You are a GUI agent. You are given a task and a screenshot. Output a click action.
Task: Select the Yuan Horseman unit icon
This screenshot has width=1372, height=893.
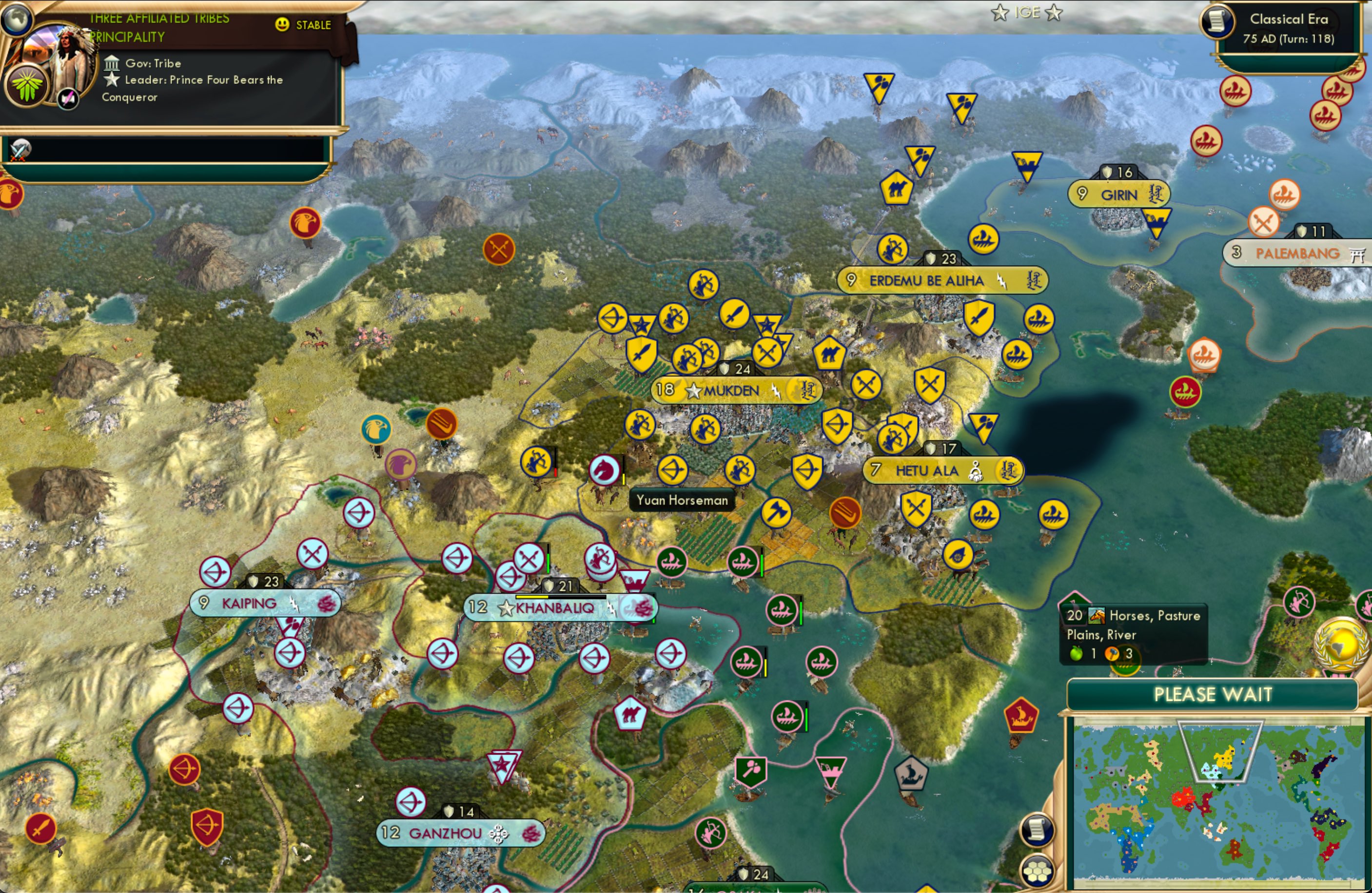point(603,471)
